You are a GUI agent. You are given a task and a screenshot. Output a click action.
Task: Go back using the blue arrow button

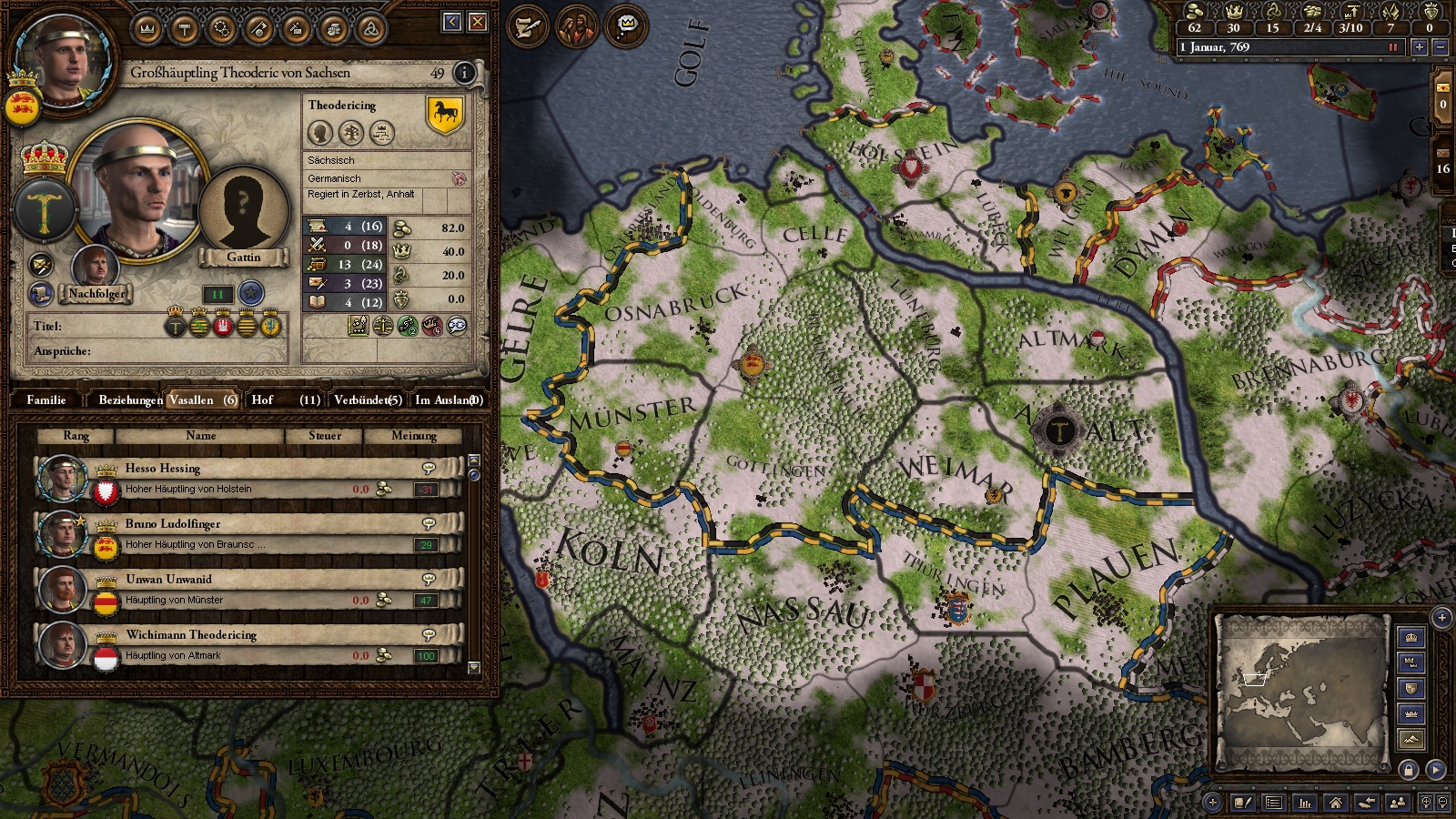point(452,22)
